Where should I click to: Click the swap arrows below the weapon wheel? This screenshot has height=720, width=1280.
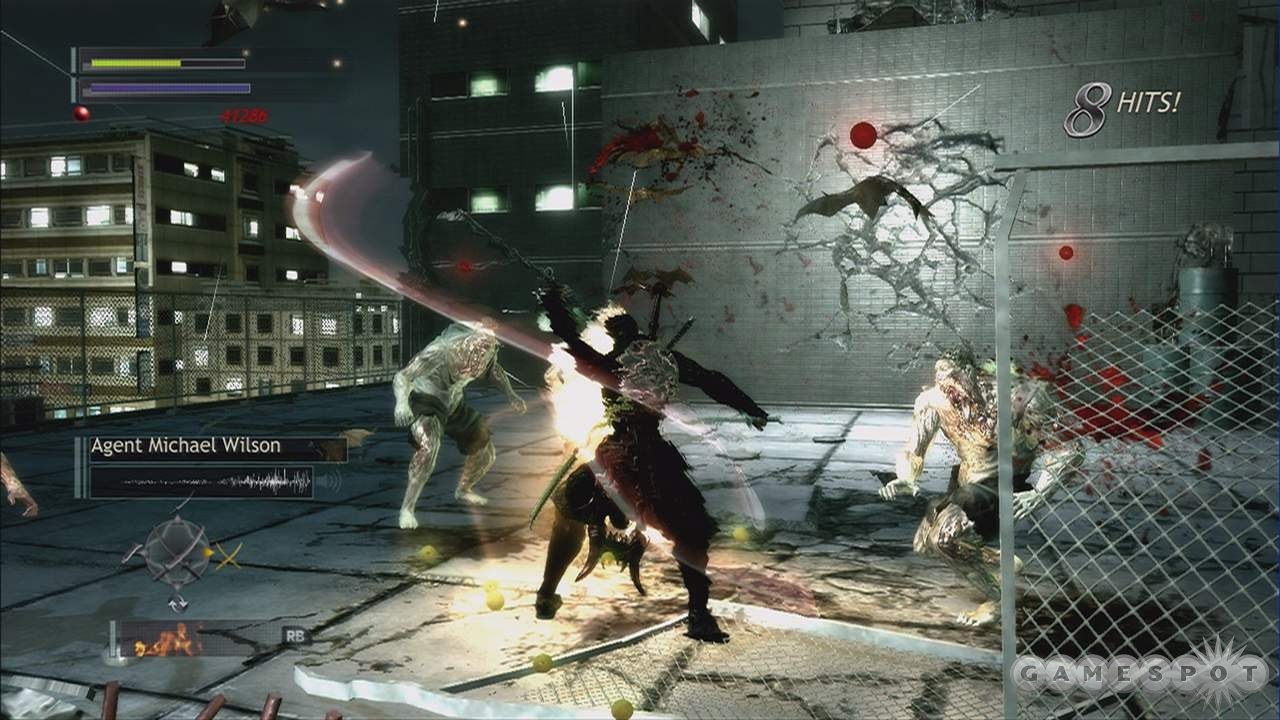tap(177, 602)
